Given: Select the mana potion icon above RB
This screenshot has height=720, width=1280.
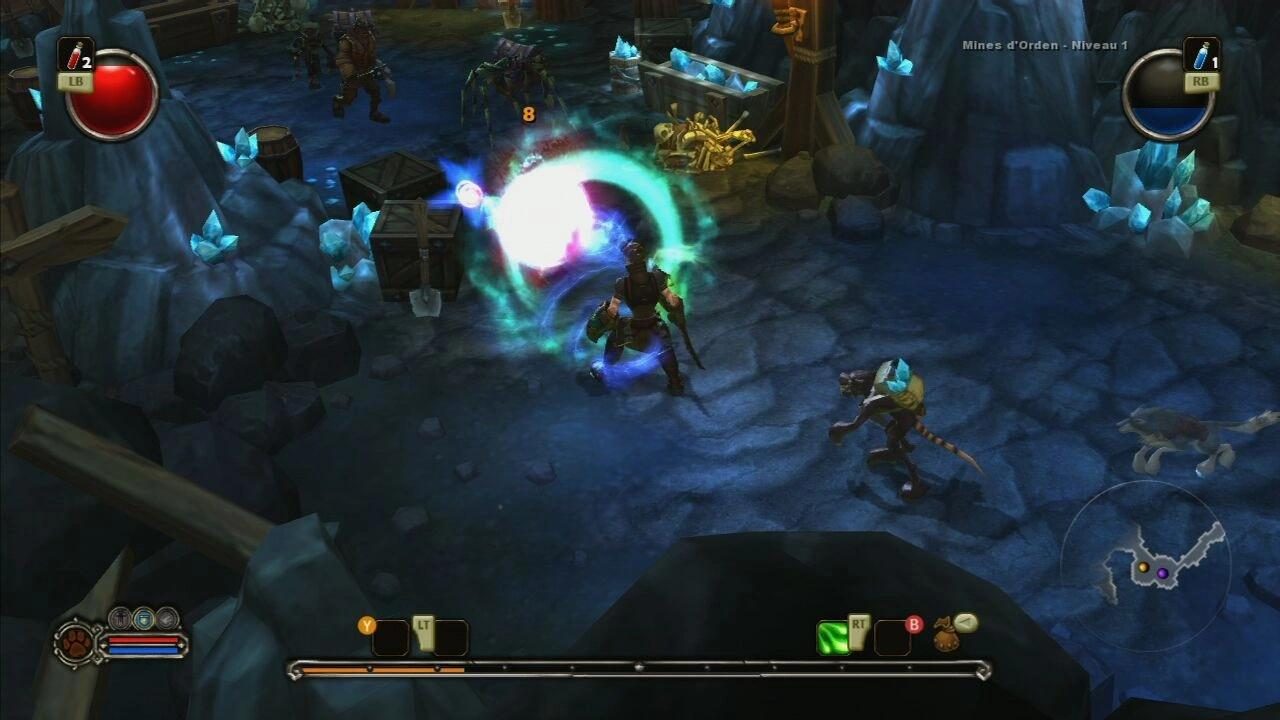Looking at the screenshot, I should pyautogui.click(x=1202, y=55).
